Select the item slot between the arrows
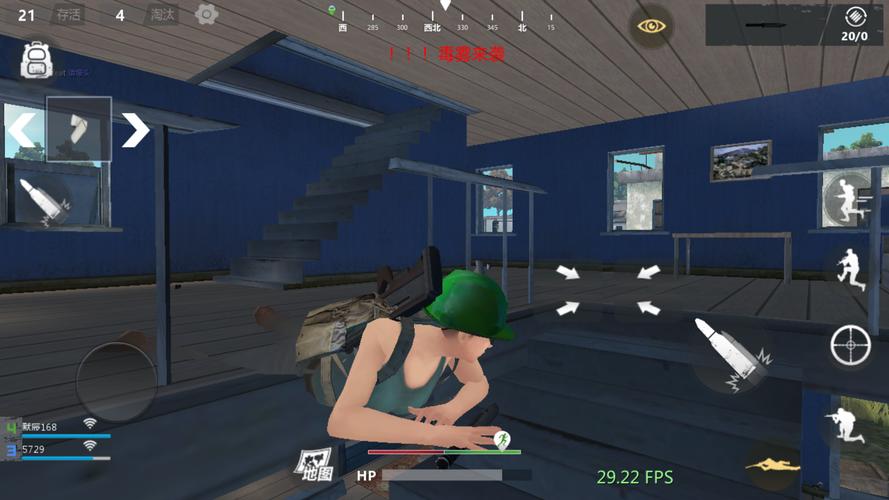This screenshot has height=500, width=889. pos(78,129)
